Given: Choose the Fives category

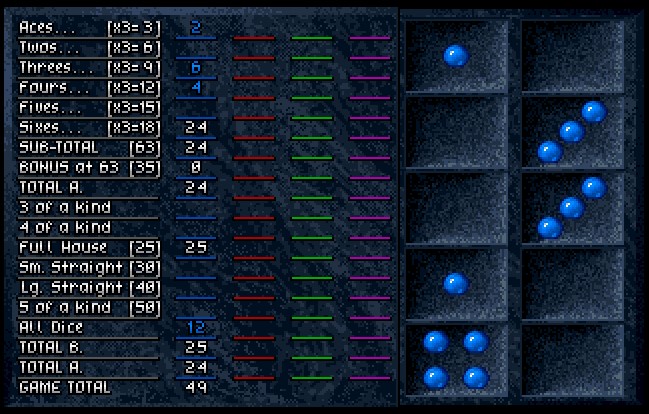Looking at the screenshot, I should tap(89, 107).
